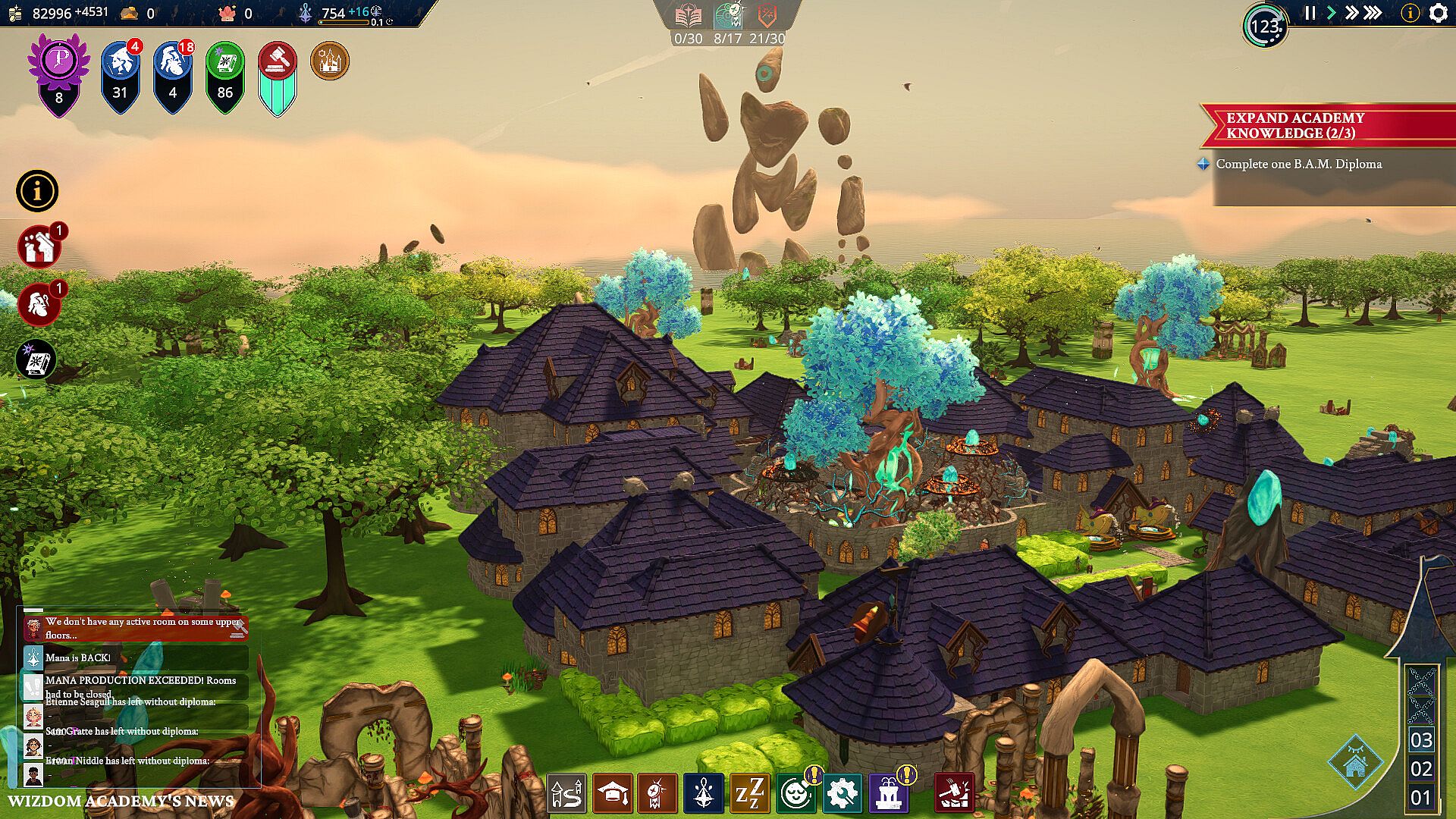Open the purple fountain decoration category
Viewport: 1456px width, 819px height.
click(x=888, y=793)
